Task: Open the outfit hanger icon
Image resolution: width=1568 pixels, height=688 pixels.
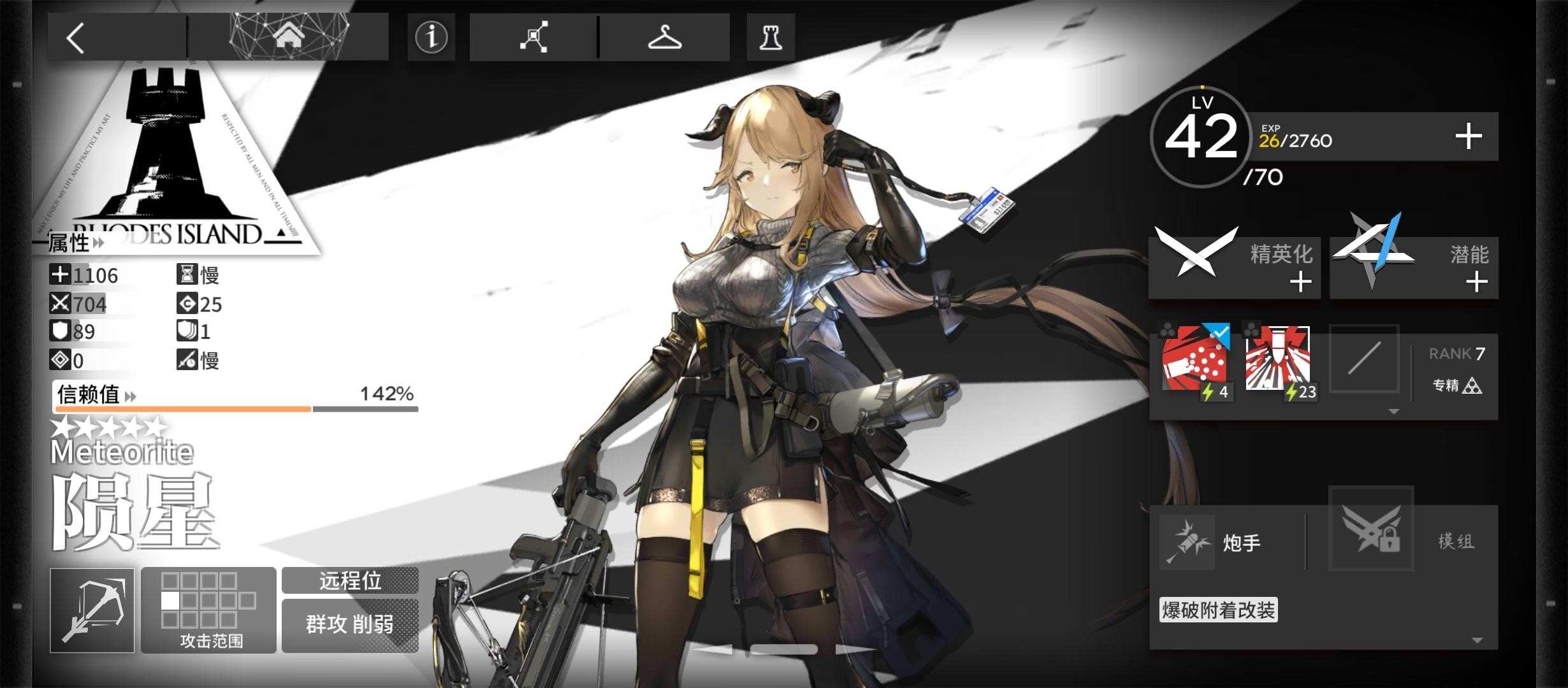Action: tap(664, 37)
